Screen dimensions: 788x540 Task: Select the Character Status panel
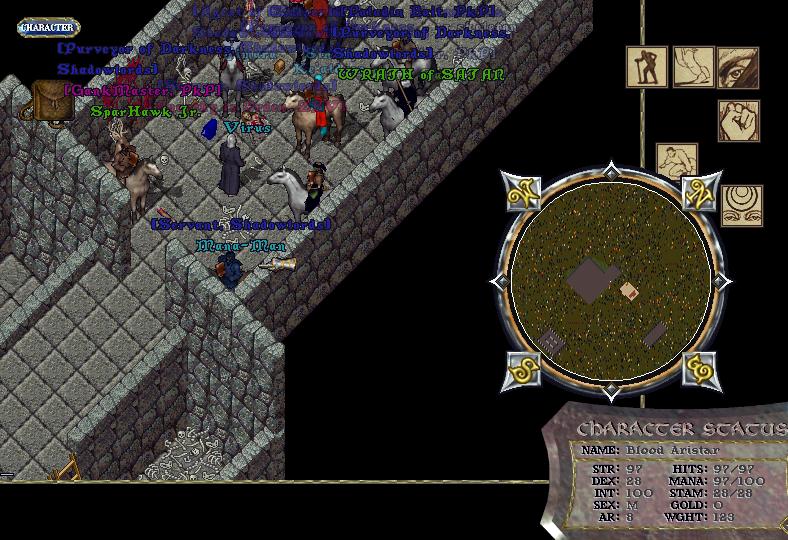(x=668, y=472)
